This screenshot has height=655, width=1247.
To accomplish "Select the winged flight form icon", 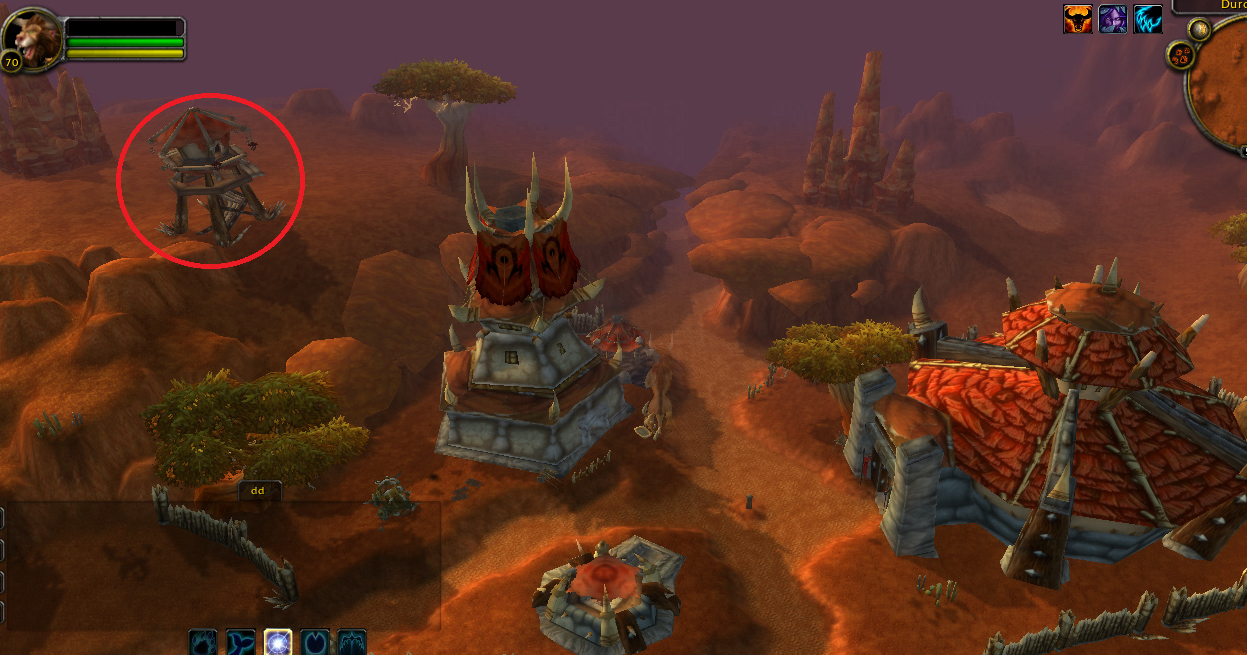I will [352, 642].
